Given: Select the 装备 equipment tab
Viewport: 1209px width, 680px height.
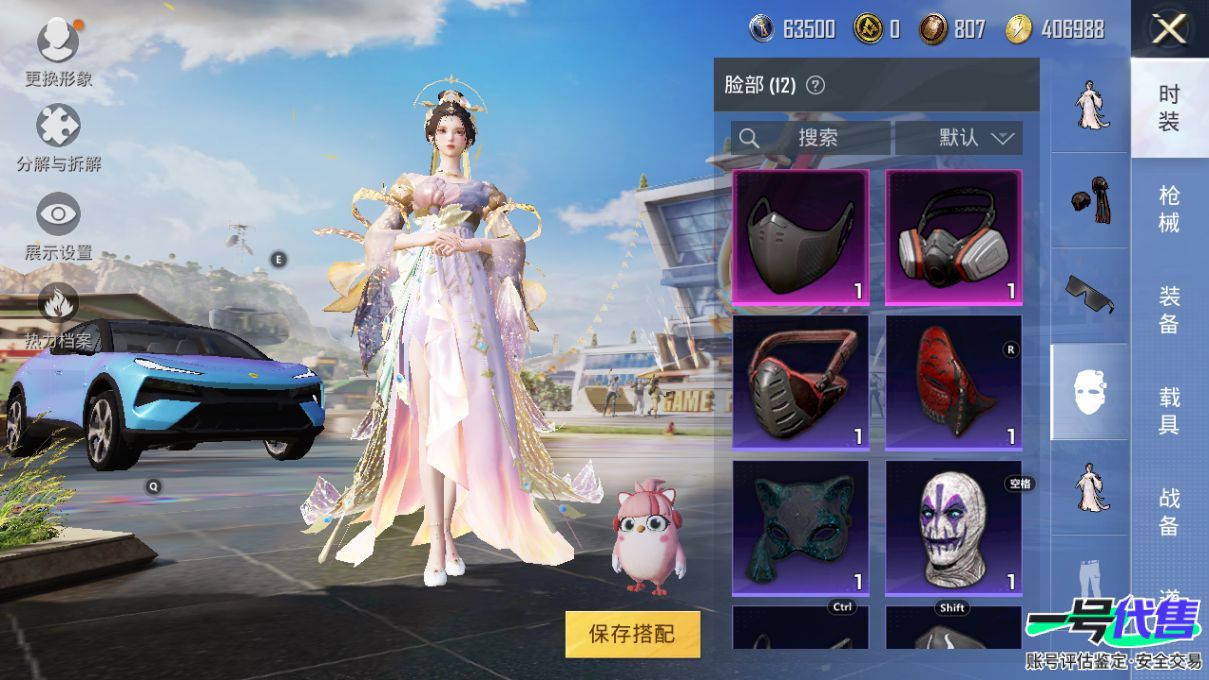Looking at the screenshot, I should coord(1169,310).
